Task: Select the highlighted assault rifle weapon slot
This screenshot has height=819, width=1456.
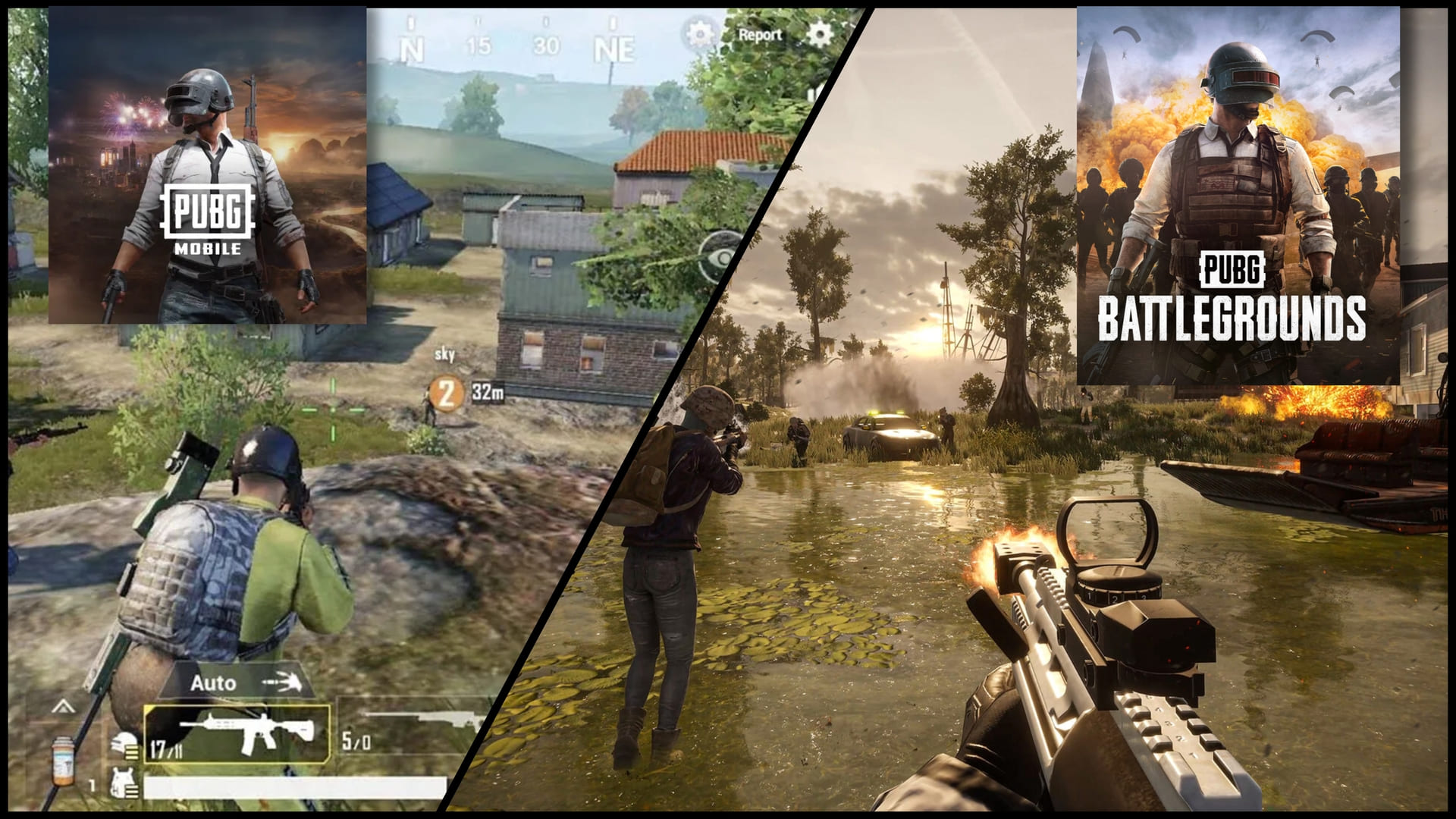Action: tap(237, 734)
